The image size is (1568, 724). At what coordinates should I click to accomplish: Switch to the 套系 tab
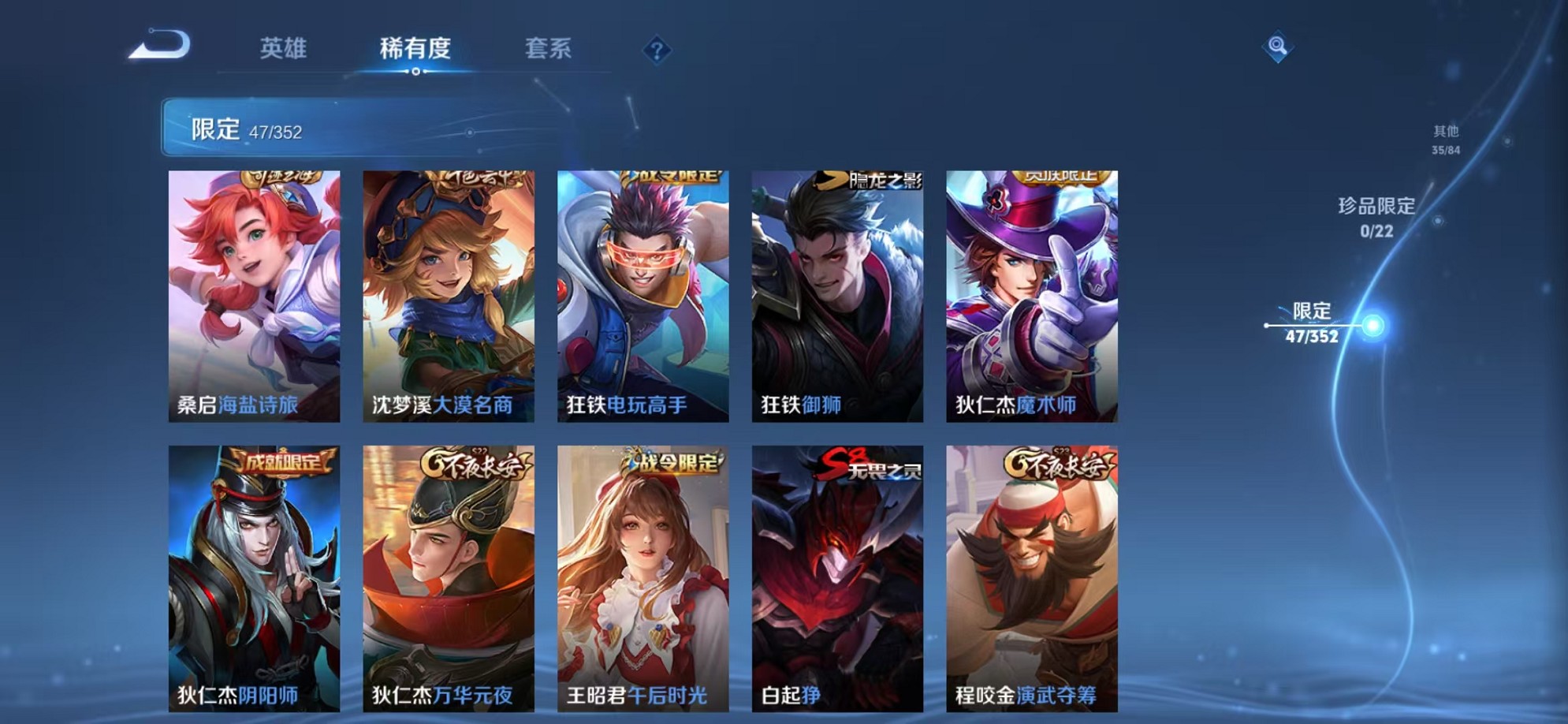(552, 49)
